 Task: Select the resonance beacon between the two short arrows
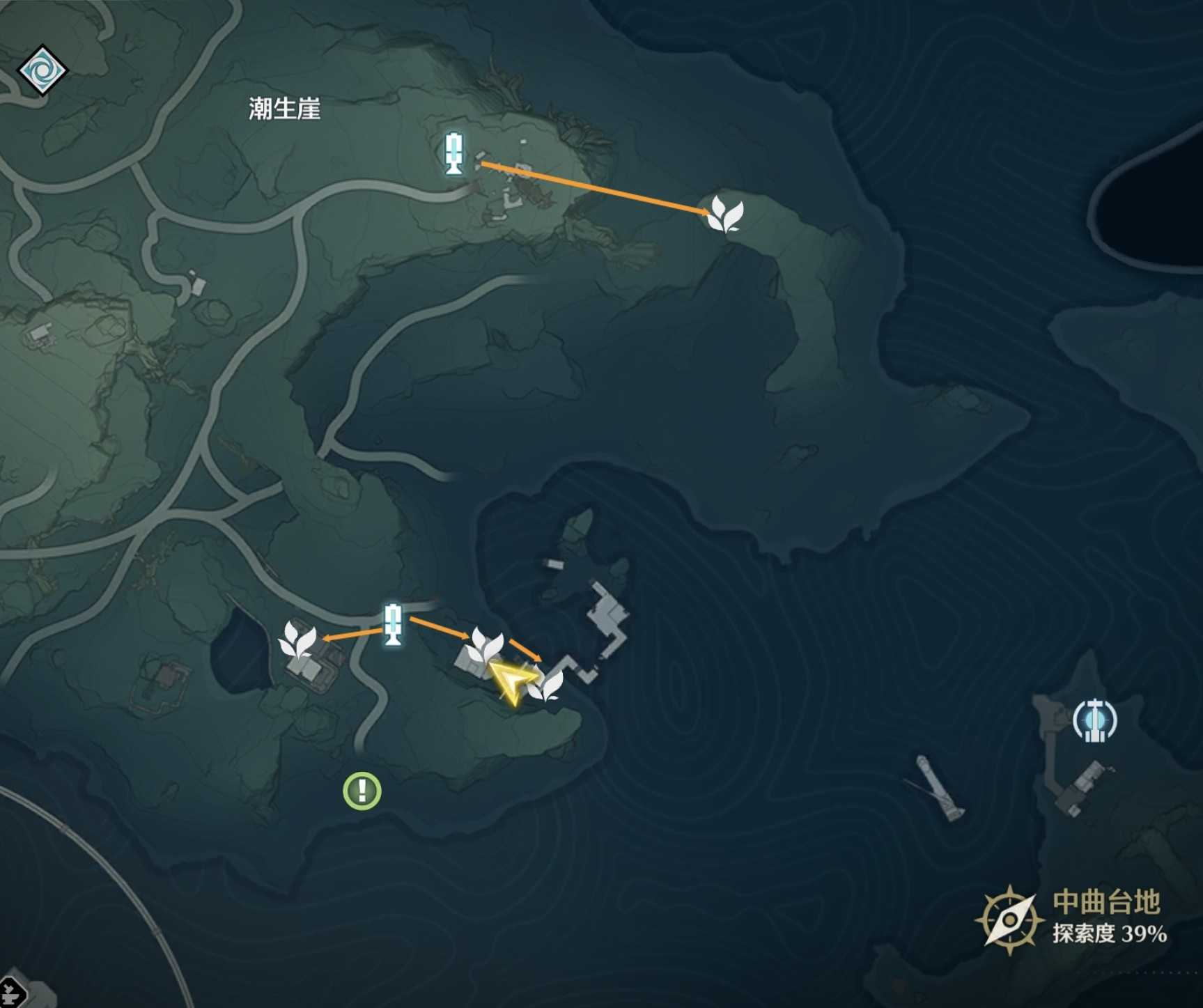[393, 625]
